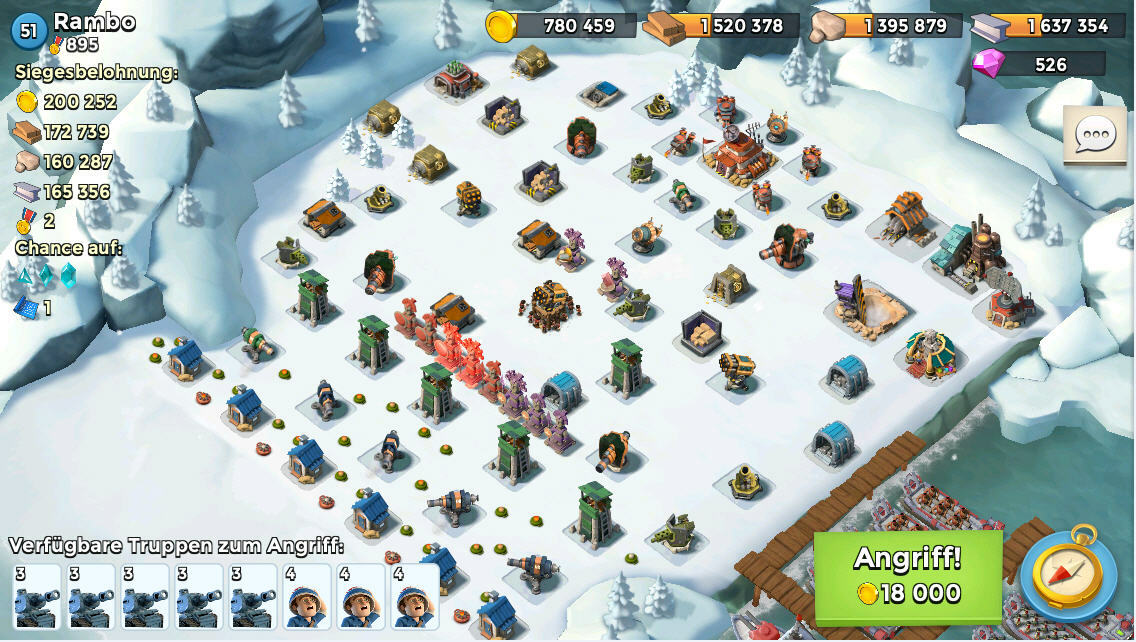Open the chat speech bubble
This screenshot has width=1136, height=642.
coord(1094,136)
